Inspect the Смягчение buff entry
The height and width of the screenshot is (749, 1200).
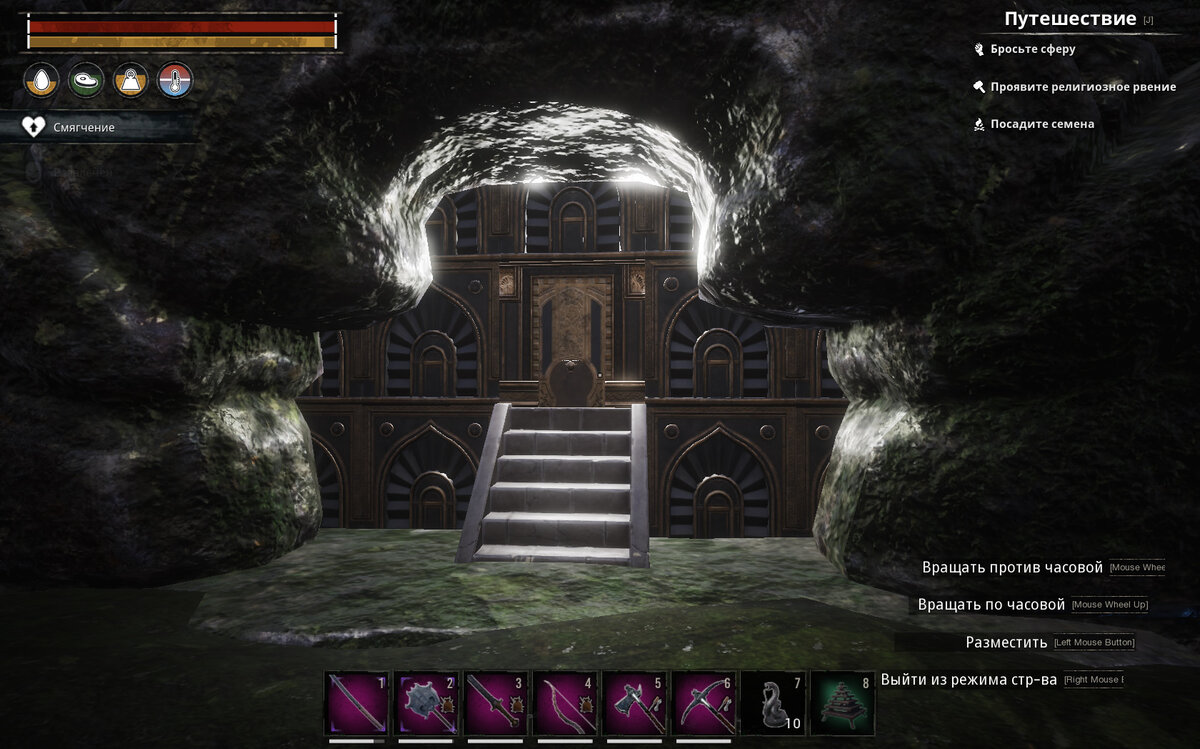click(x=84, y=127)
